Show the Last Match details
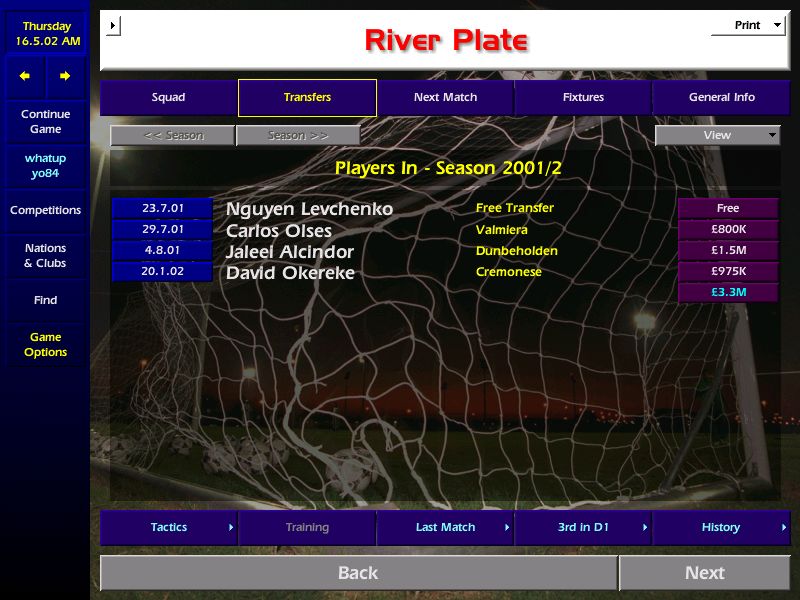 coord(445,528)
